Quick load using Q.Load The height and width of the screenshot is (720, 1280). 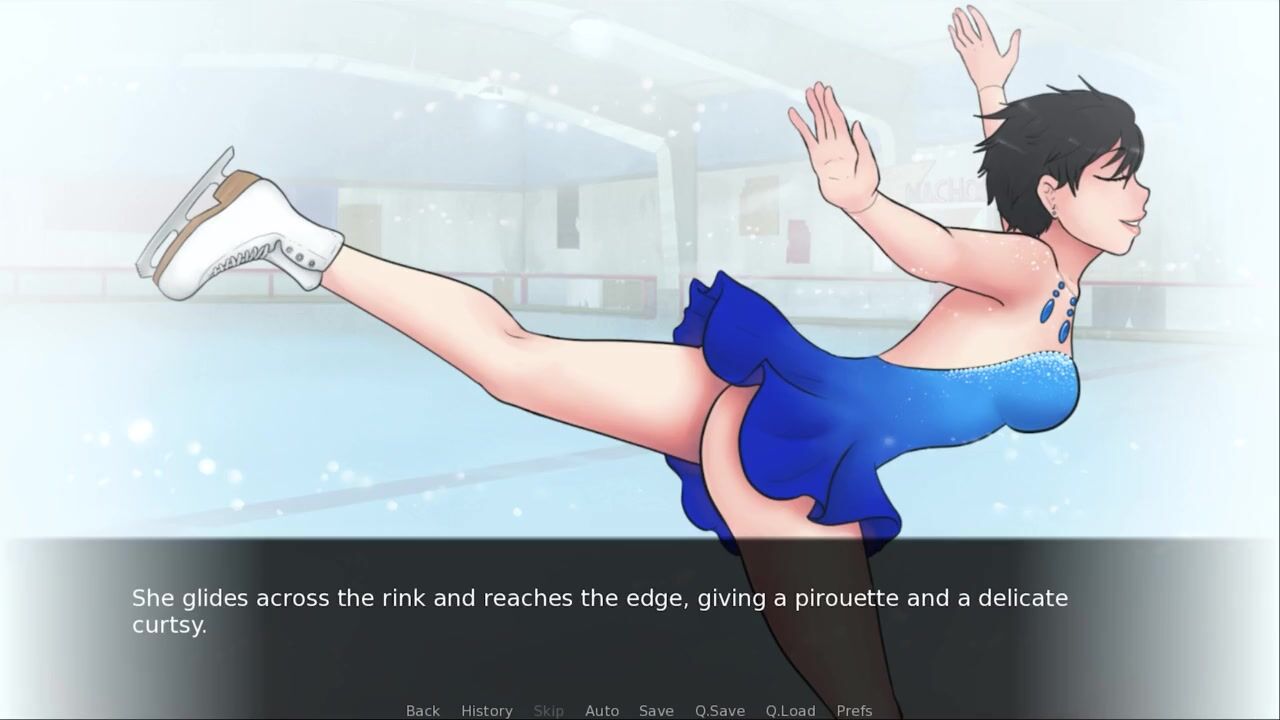(790, 710)
